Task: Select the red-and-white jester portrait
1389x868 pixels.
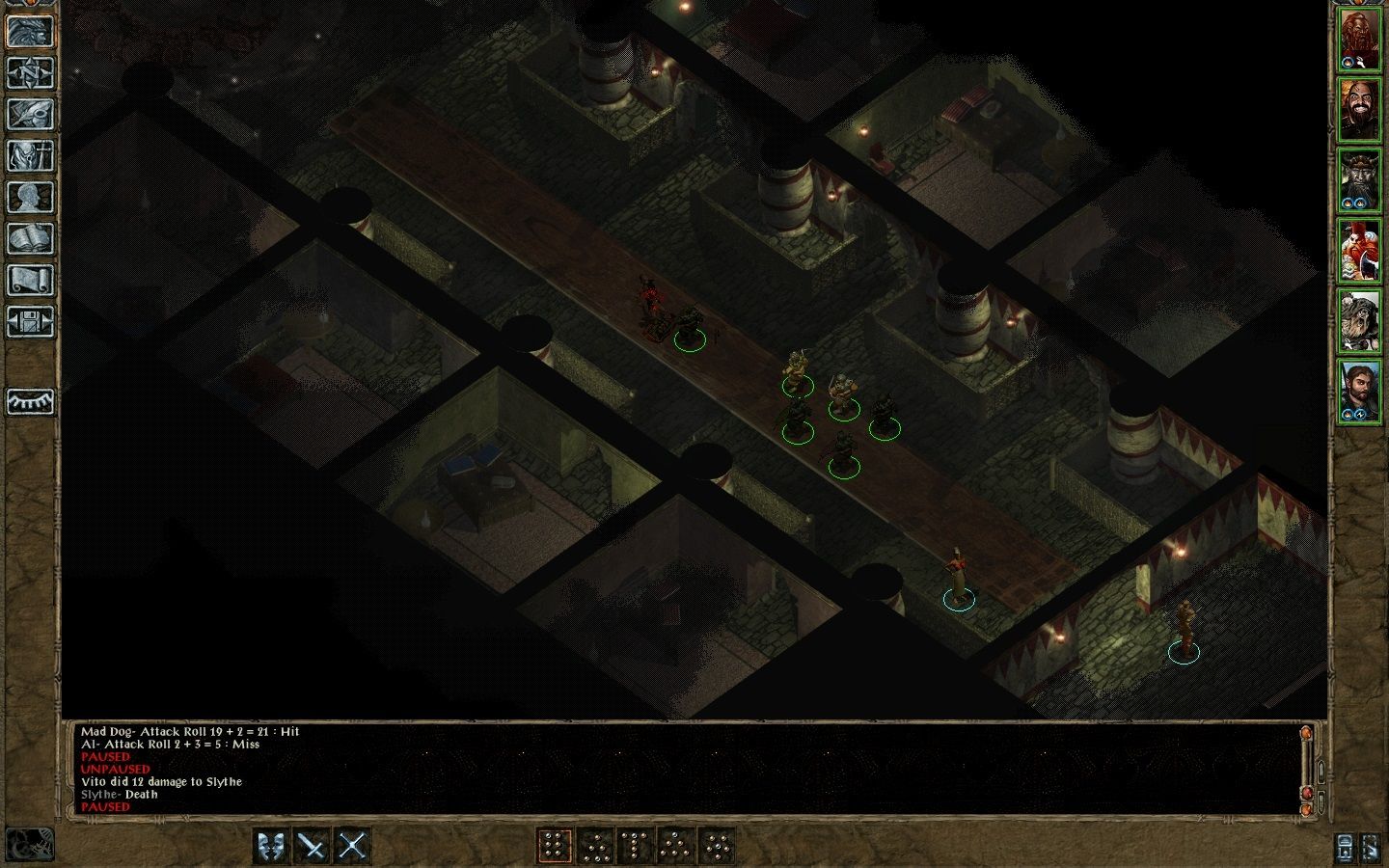Action: pos(1359,251)
